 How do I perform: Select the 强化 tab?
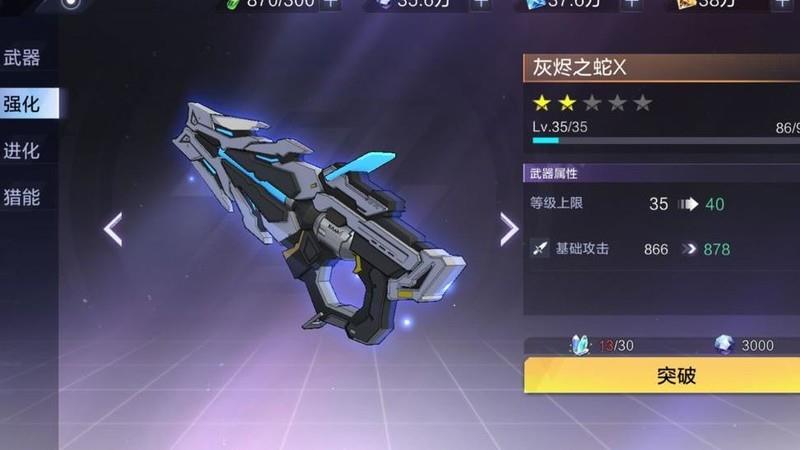click(22, 103)
